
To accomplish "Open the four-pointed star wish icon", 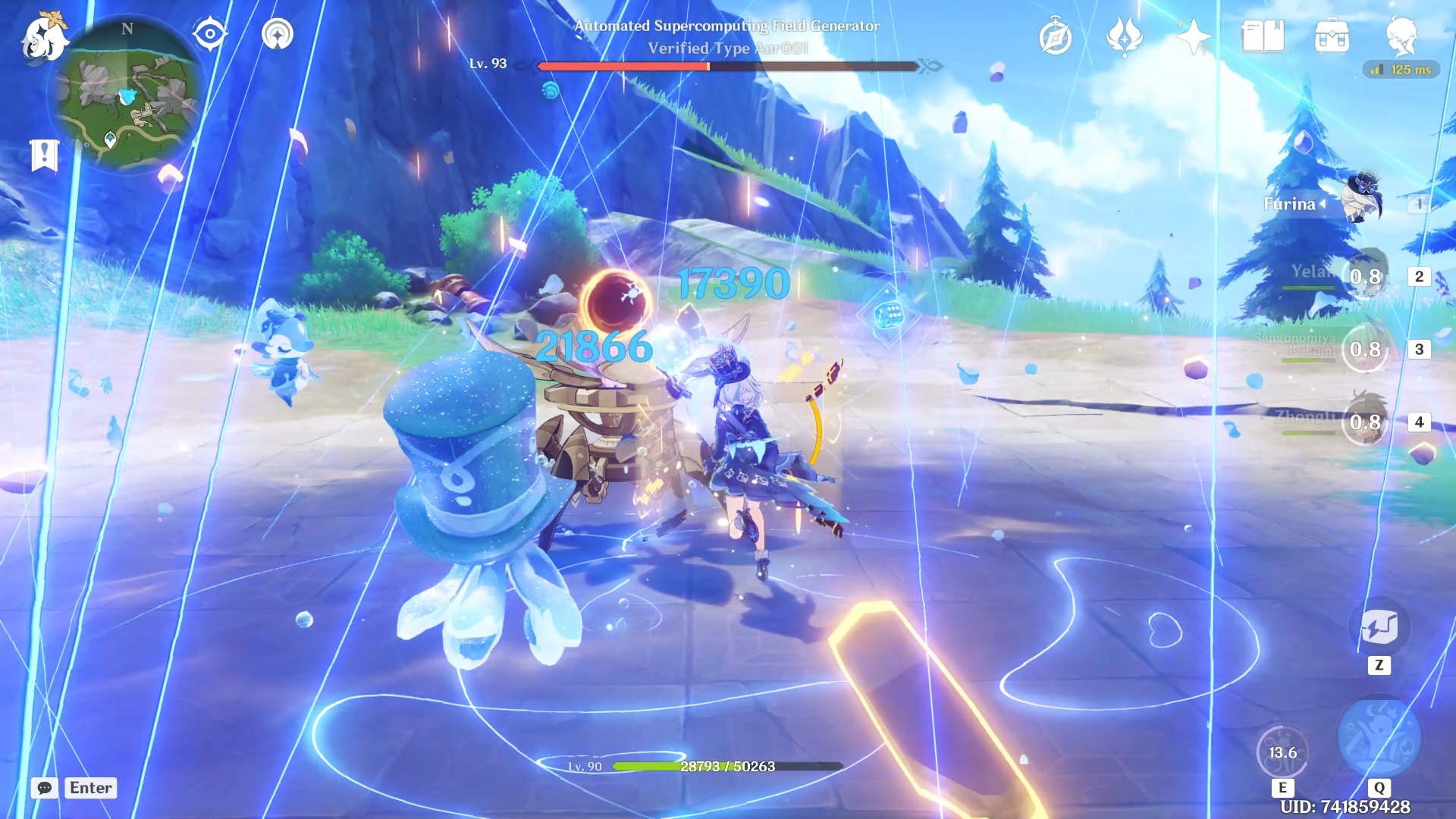I will (1193, 37).
